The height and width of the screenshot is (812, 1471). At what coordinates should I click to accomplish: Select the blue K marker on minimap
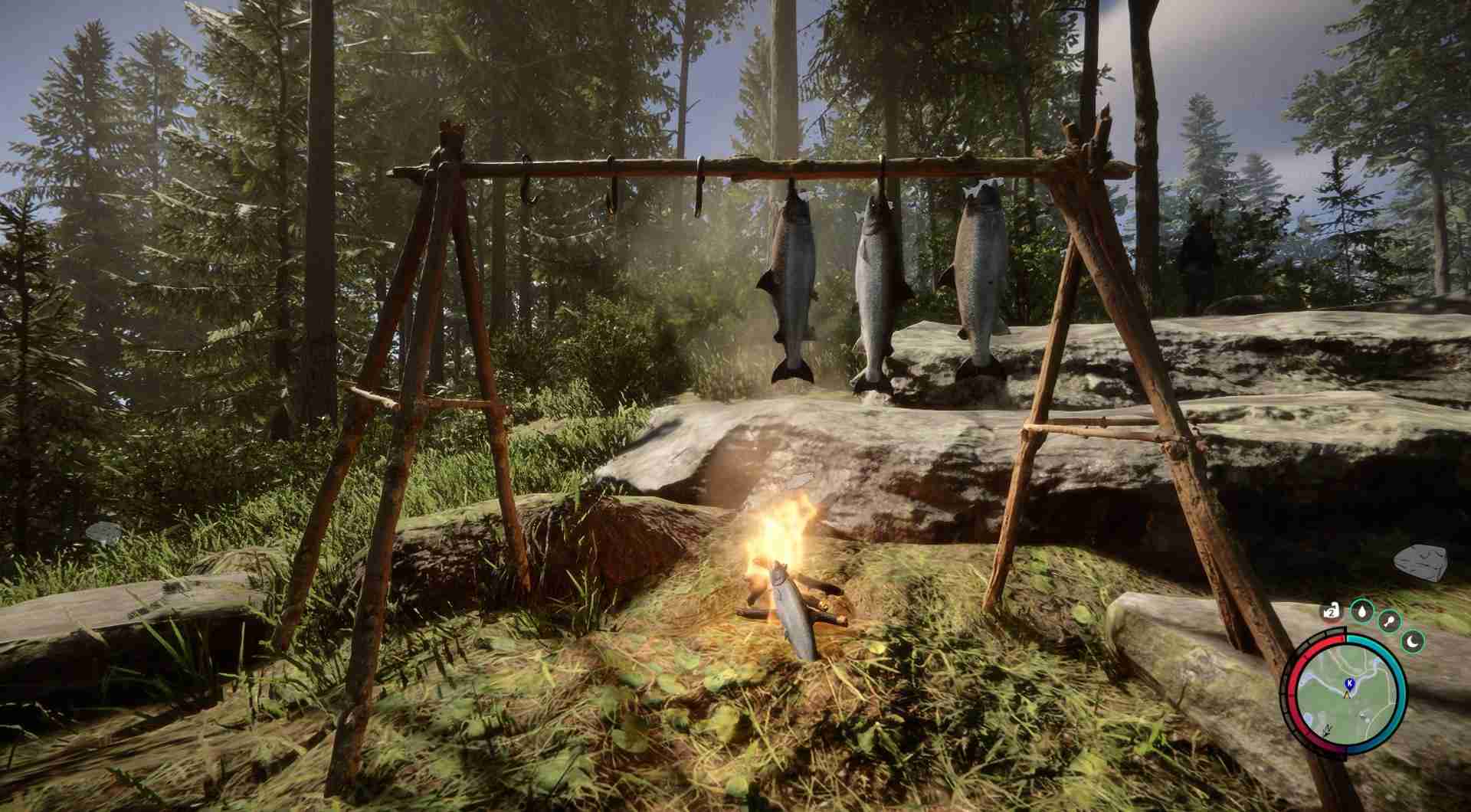(x=1348, y=682)
